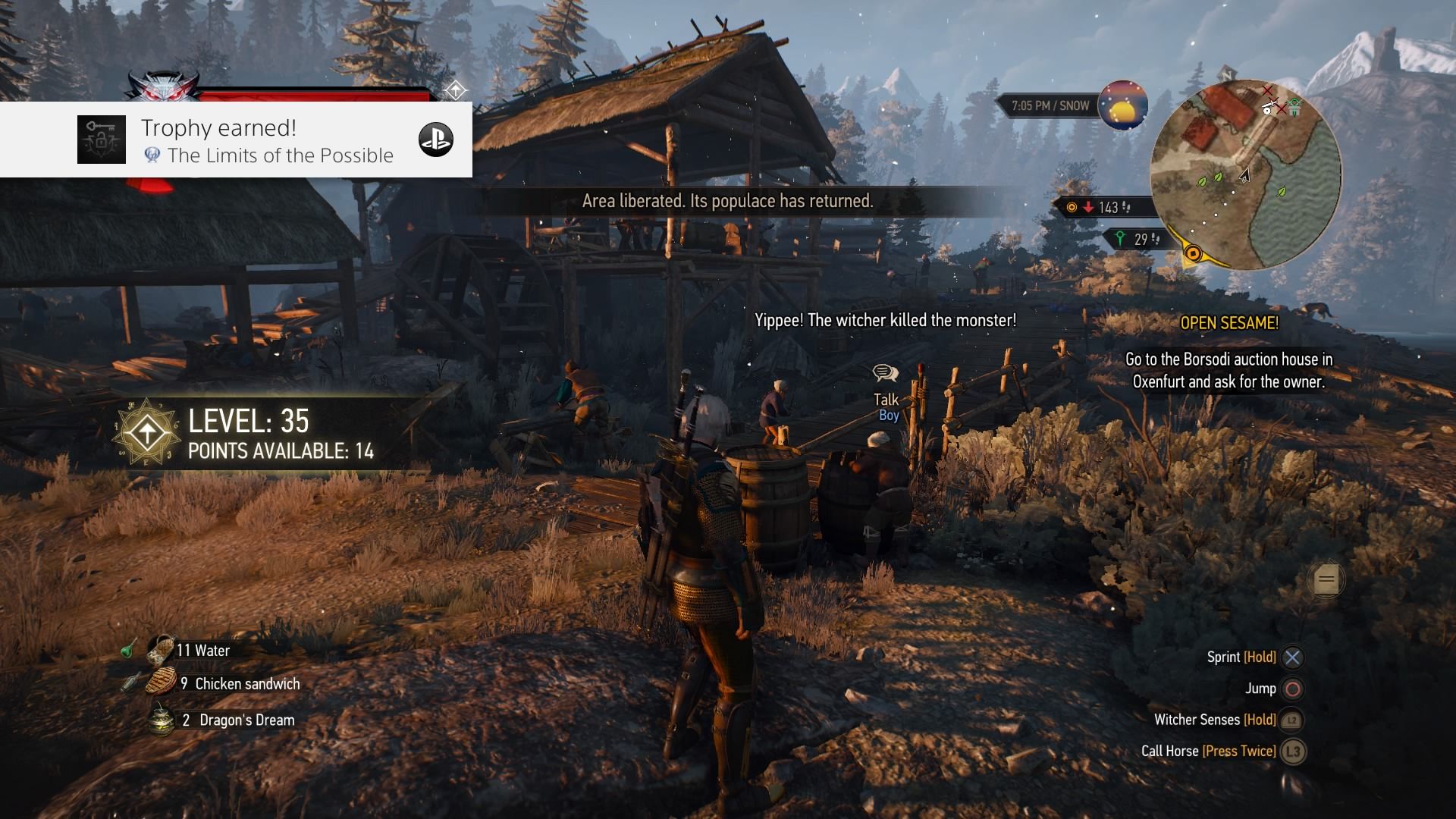
Task: Toggle sprint using the X button prompt
Action: click(x=1291, y=657)
